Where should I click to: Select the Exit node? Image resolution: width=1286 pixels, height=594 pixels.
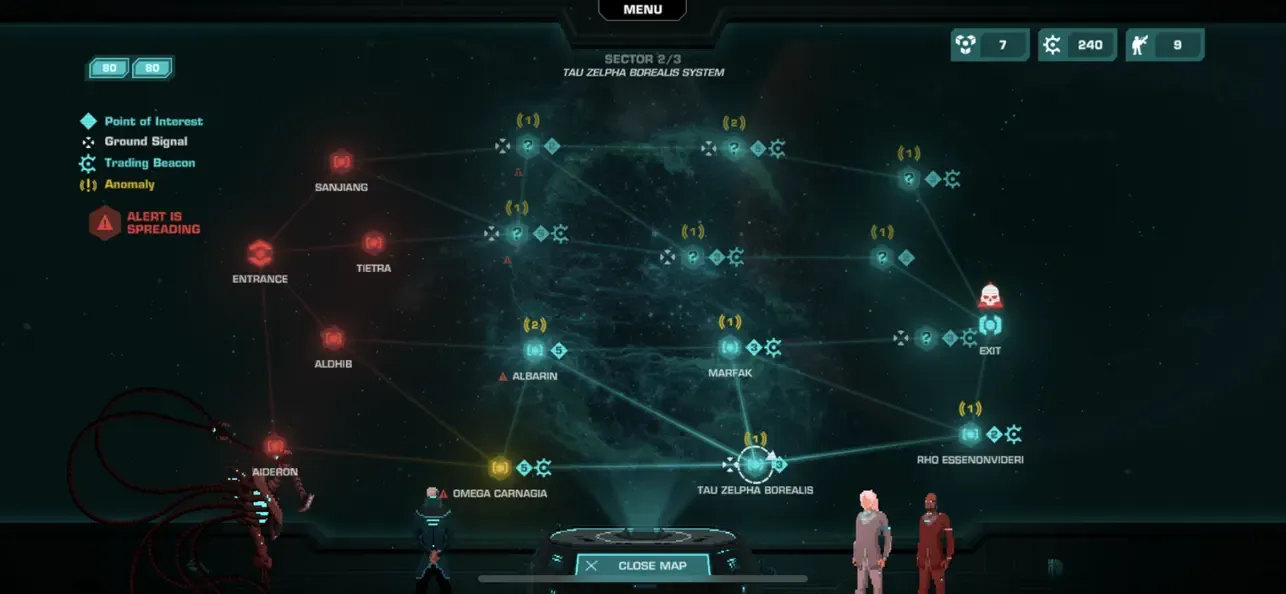[x=990, y=325]
